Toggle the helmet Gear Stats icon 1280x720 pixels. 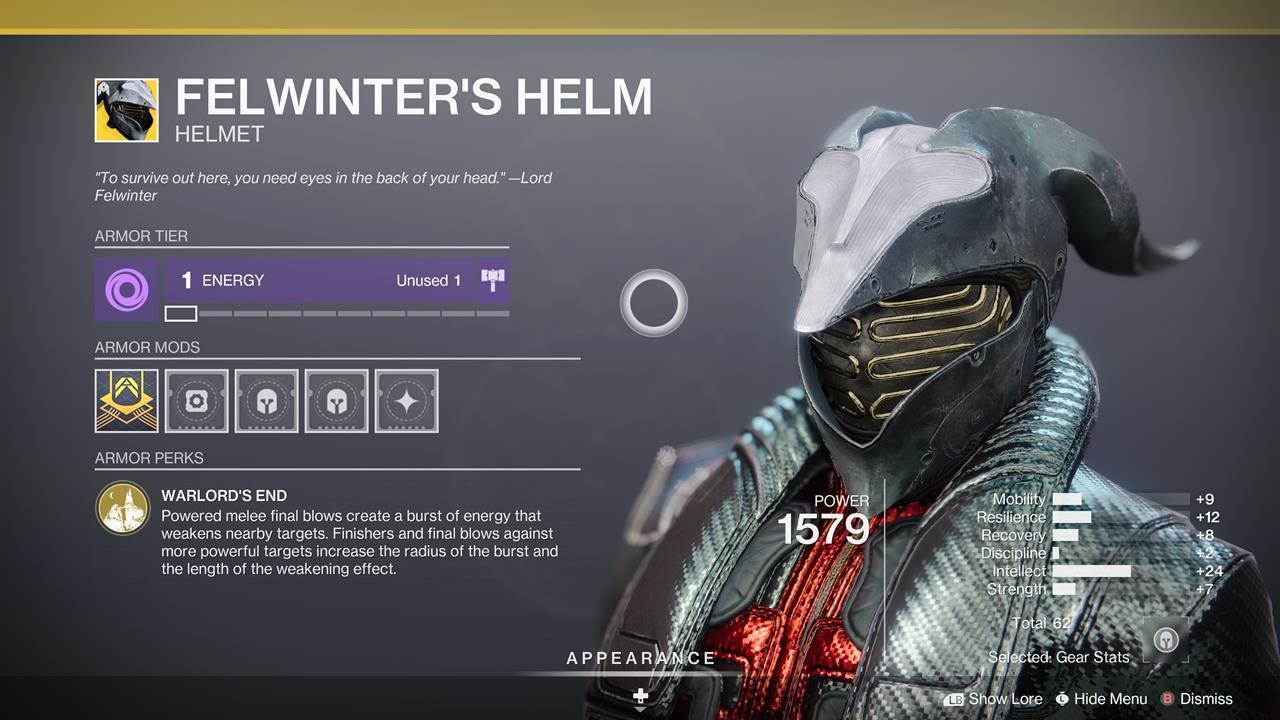[x=1166, y=640]
